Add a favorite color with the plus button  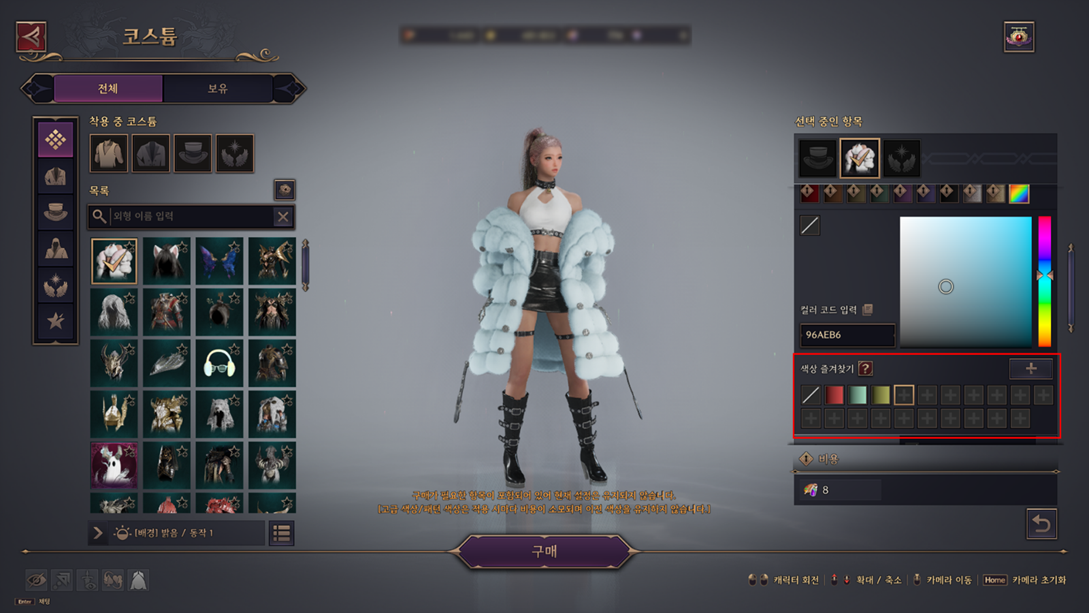(x=1030, y=368)
